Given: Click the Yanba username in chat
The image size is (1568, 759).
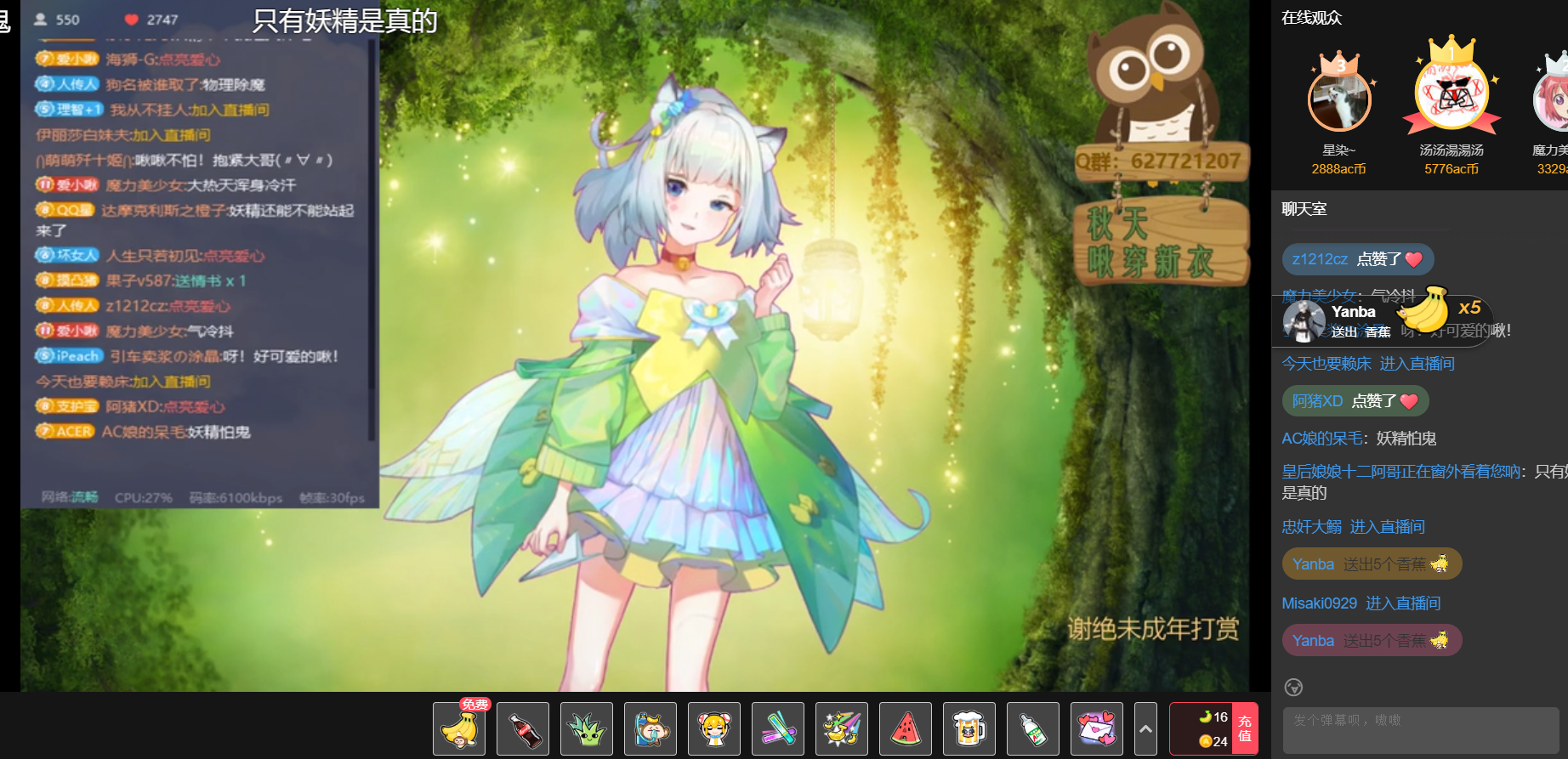Looking at the screenshot, I should [1313, 564].
